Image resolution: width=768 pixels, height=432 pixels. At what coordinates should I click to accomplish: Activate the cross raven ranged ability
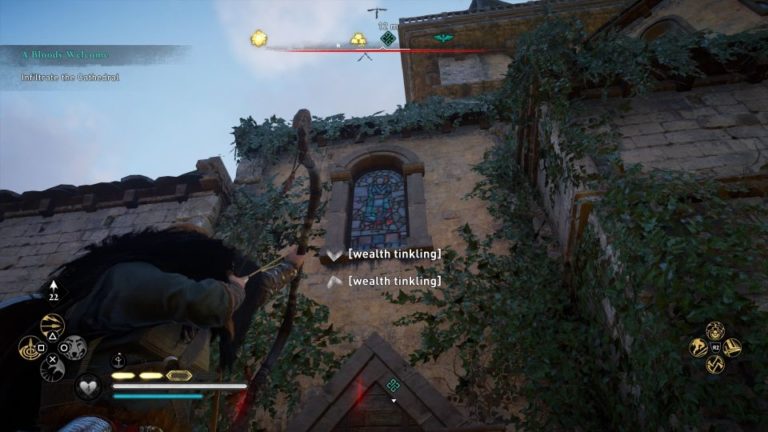click(52, 369)
